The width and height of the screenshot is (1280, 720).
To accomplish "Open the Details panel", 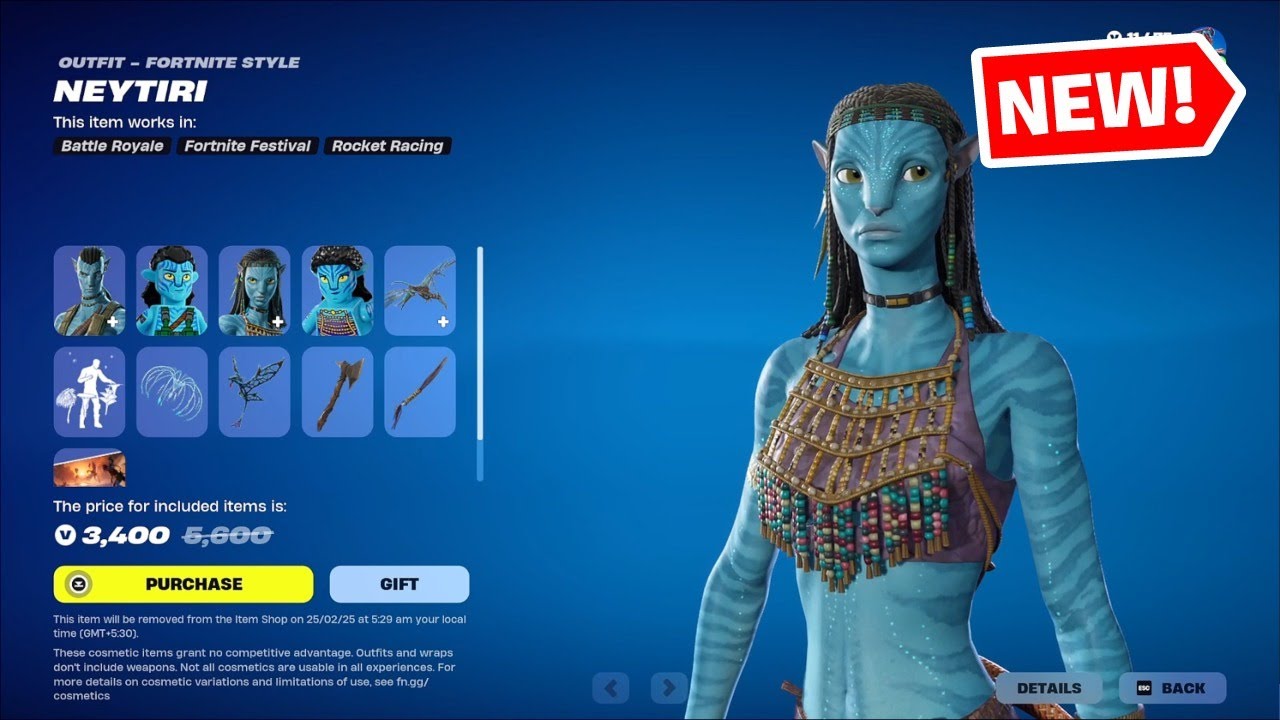I will pyautogui.click(x=1049, y=688).
